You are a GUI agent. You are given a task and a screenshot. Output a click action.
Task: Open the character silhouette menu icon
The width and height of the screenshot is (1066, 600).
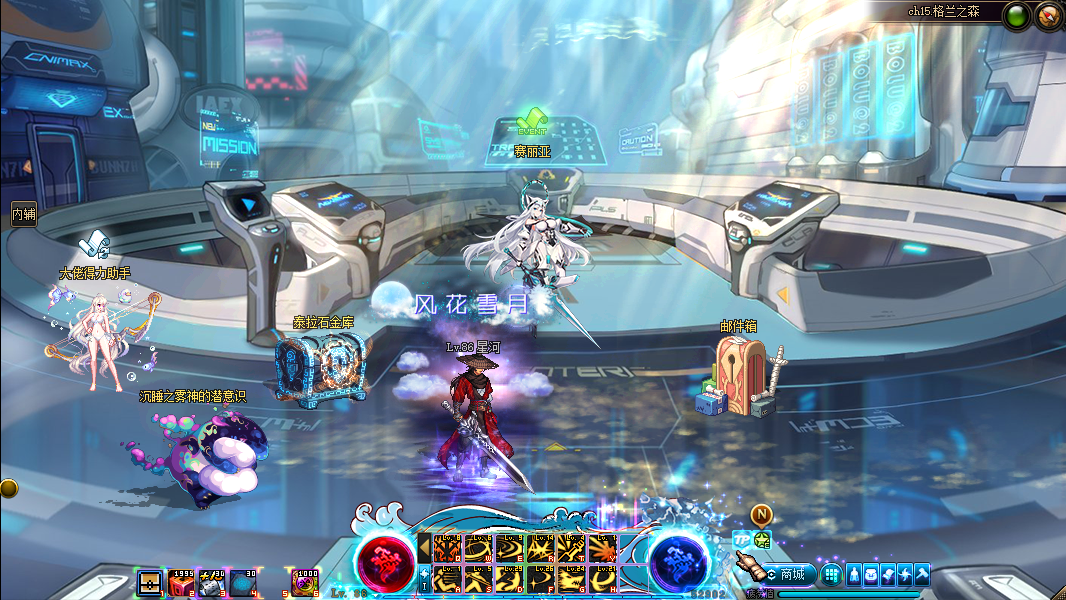(855, 575)
